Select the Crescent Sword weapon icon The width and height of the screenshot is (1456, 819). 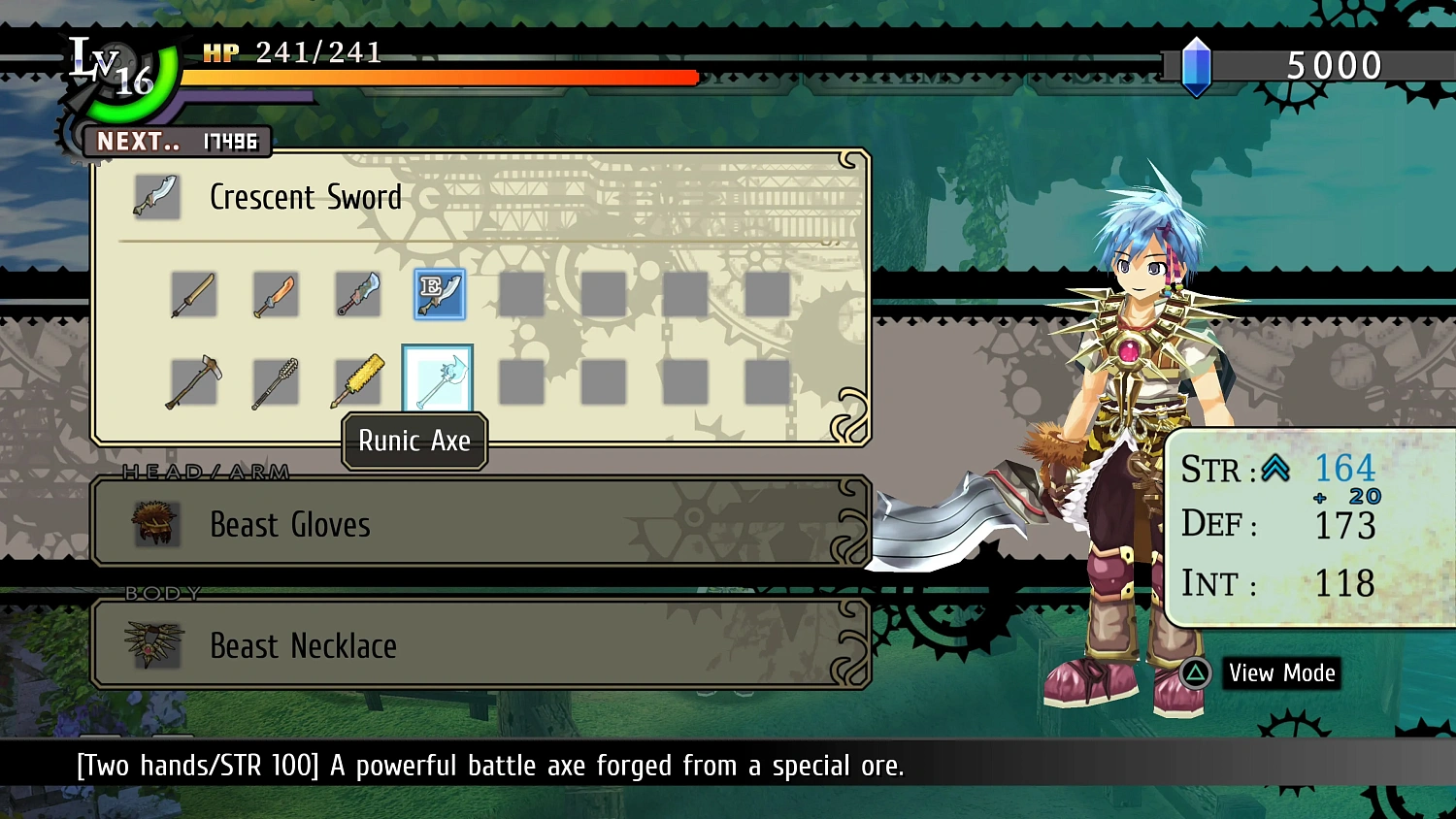pos(156,196)
